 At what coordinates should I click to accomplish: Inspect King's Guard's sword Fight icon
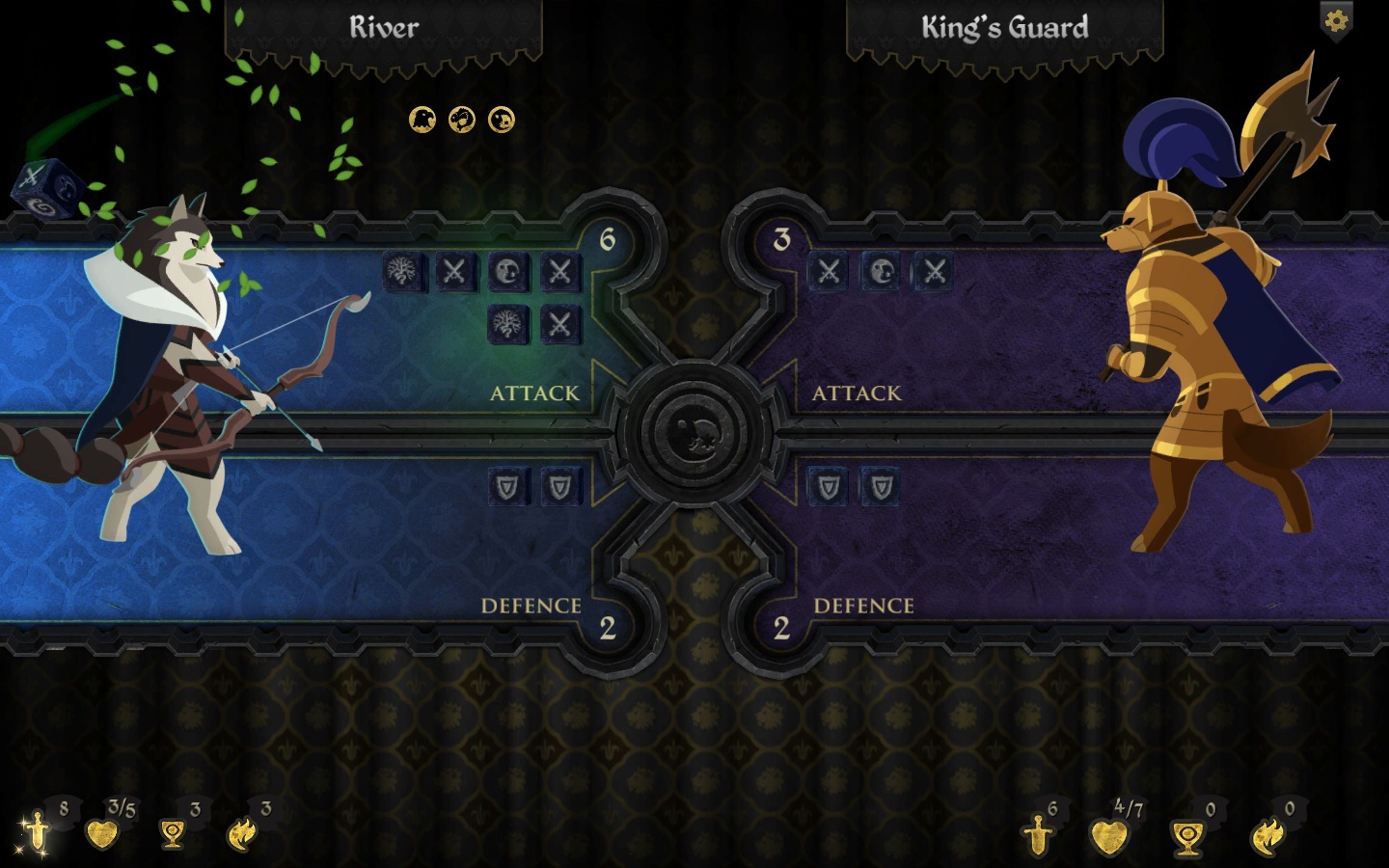[x=1038, y=835]
